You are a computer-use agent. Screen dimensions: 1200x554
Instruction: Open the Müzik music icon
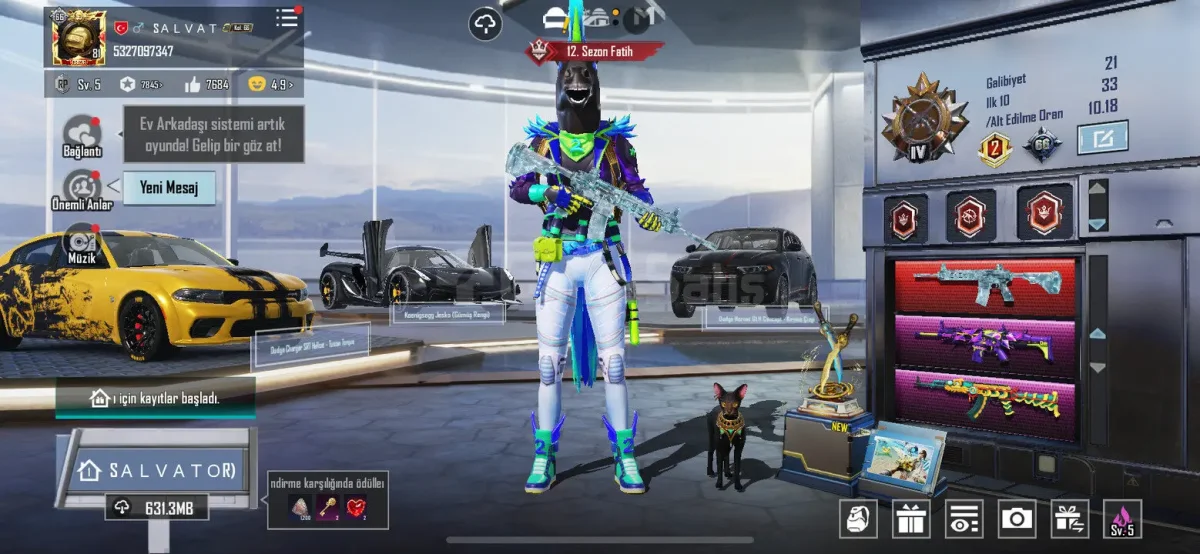(81, 243)
